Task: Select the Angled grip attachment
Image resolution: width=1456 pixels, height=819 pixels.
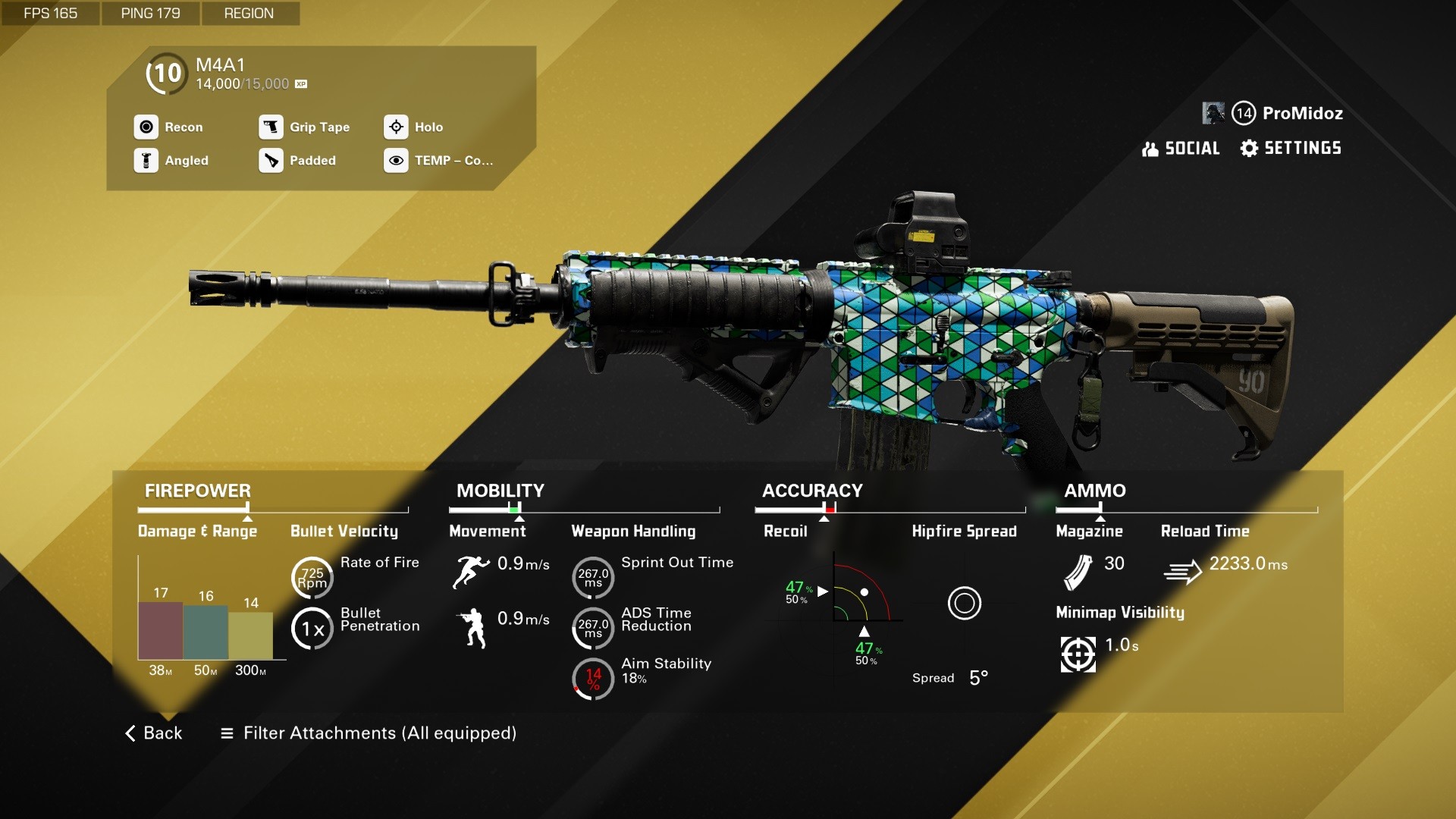Action: click(x=172, y=161)
